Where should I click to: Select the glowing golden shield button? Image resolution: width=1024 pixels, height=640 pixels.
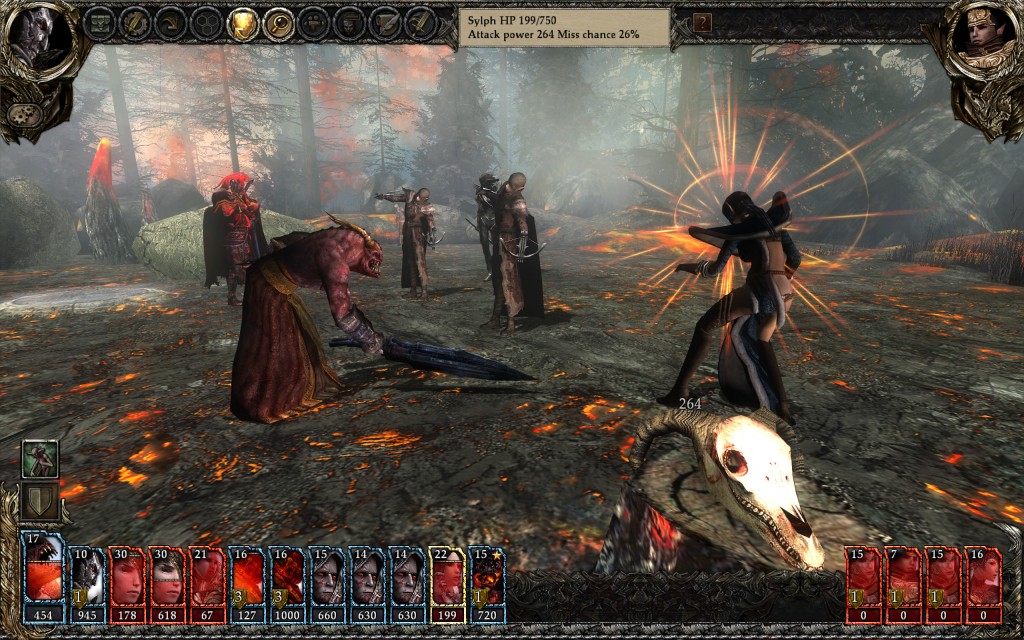click(x=243, y=22)
